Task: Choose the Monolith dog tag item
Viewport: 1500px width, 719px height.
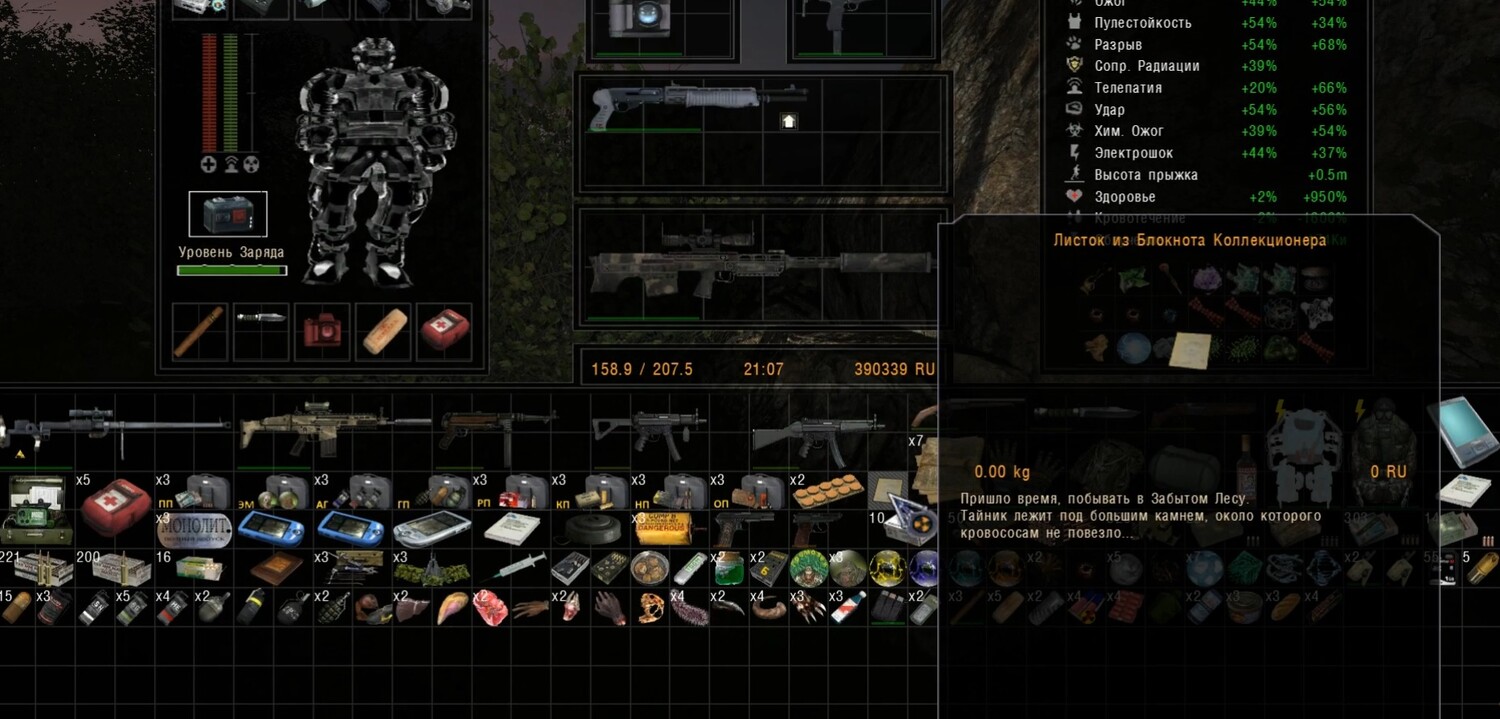Action: (x=194, y=528)
